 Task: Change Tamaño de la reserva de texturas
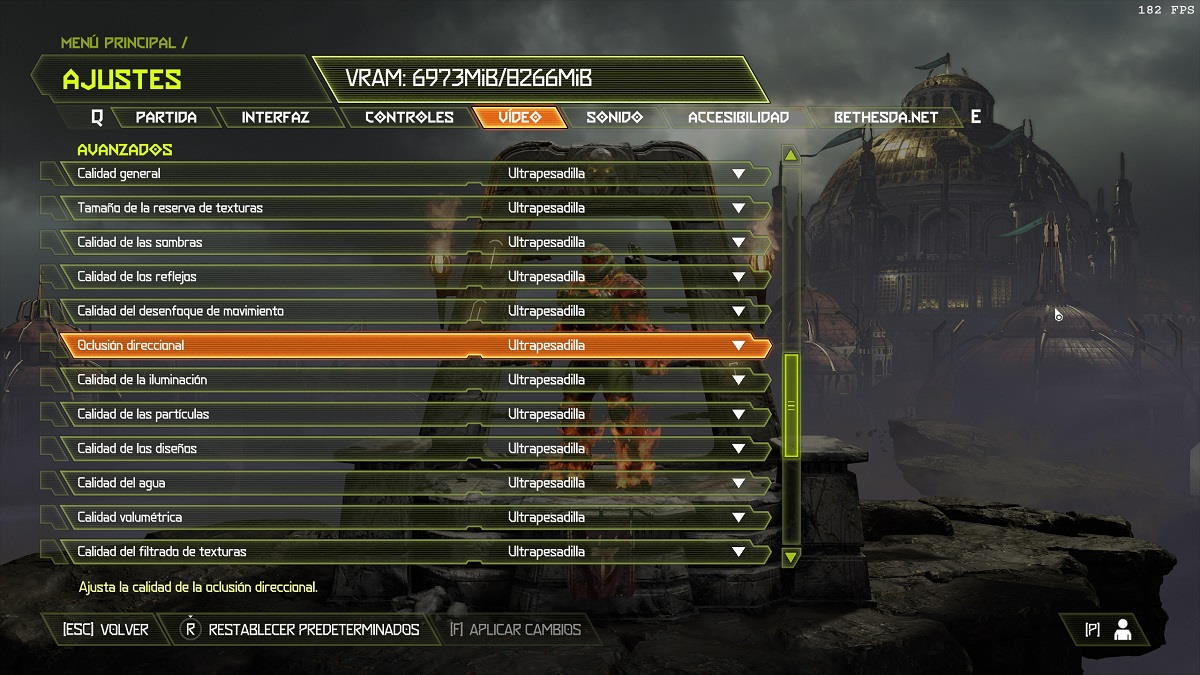[x=738, y=208]
